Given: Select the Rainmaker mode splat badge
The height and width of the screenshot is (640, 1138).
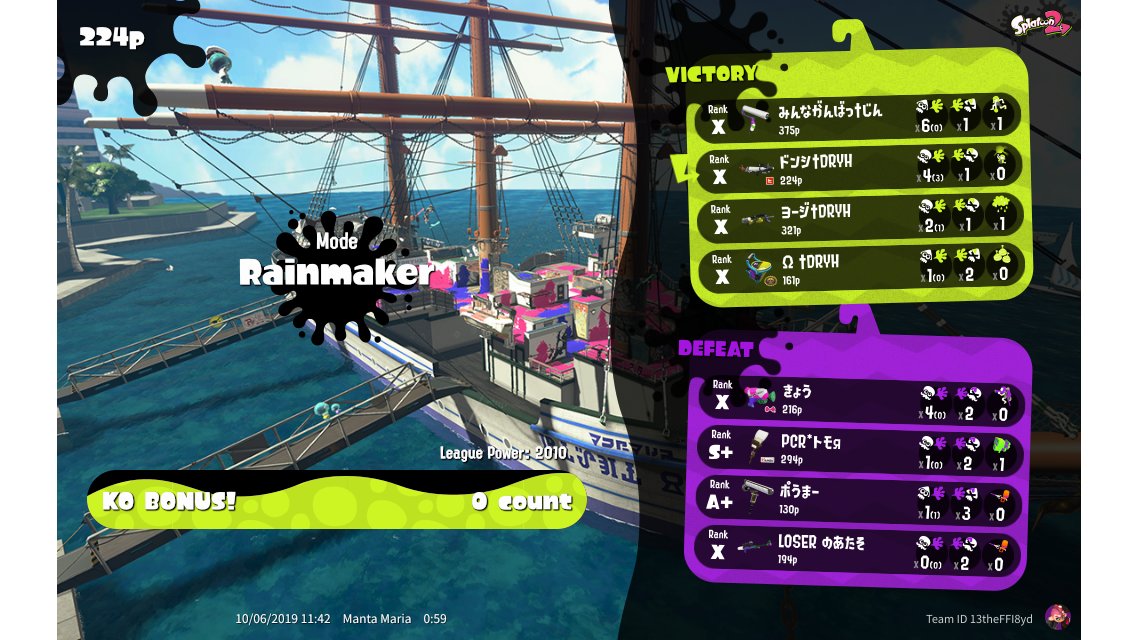Looking at the screenshot, I should click(335, 271).
